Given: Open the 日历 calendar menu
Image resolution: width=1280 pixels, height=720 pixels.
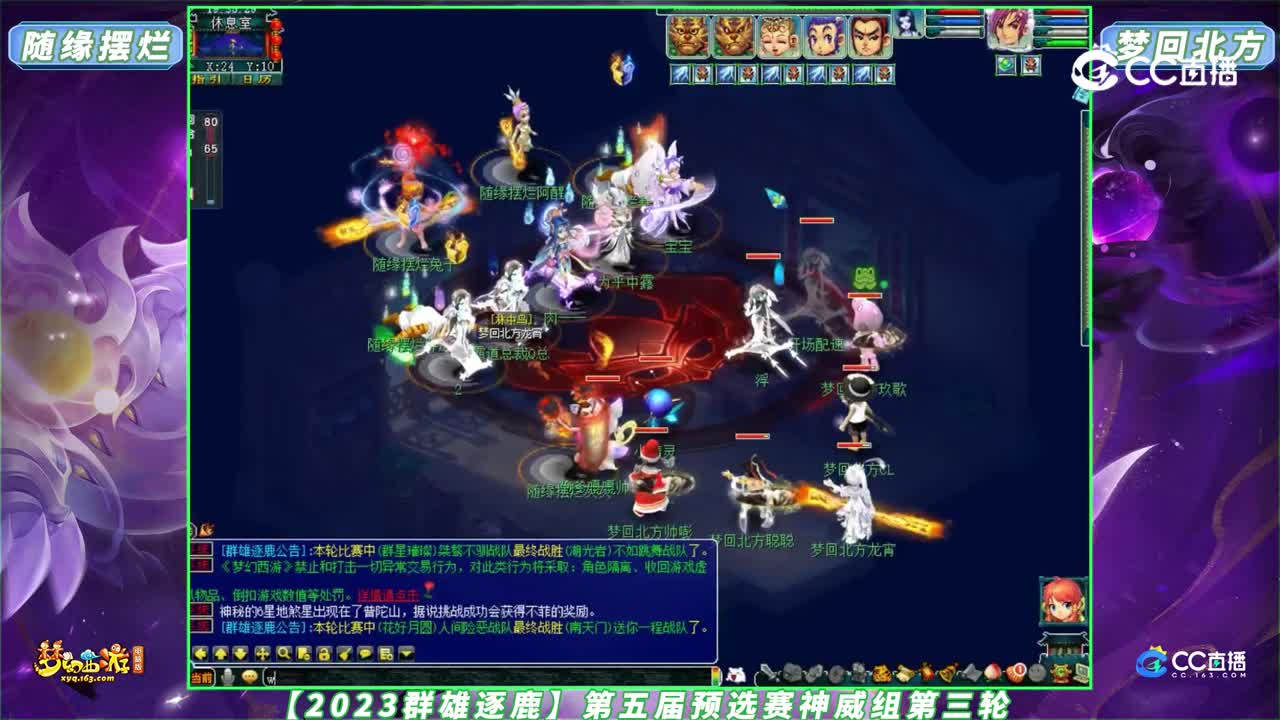Looking at the screenshot, I should coord(256,78).
